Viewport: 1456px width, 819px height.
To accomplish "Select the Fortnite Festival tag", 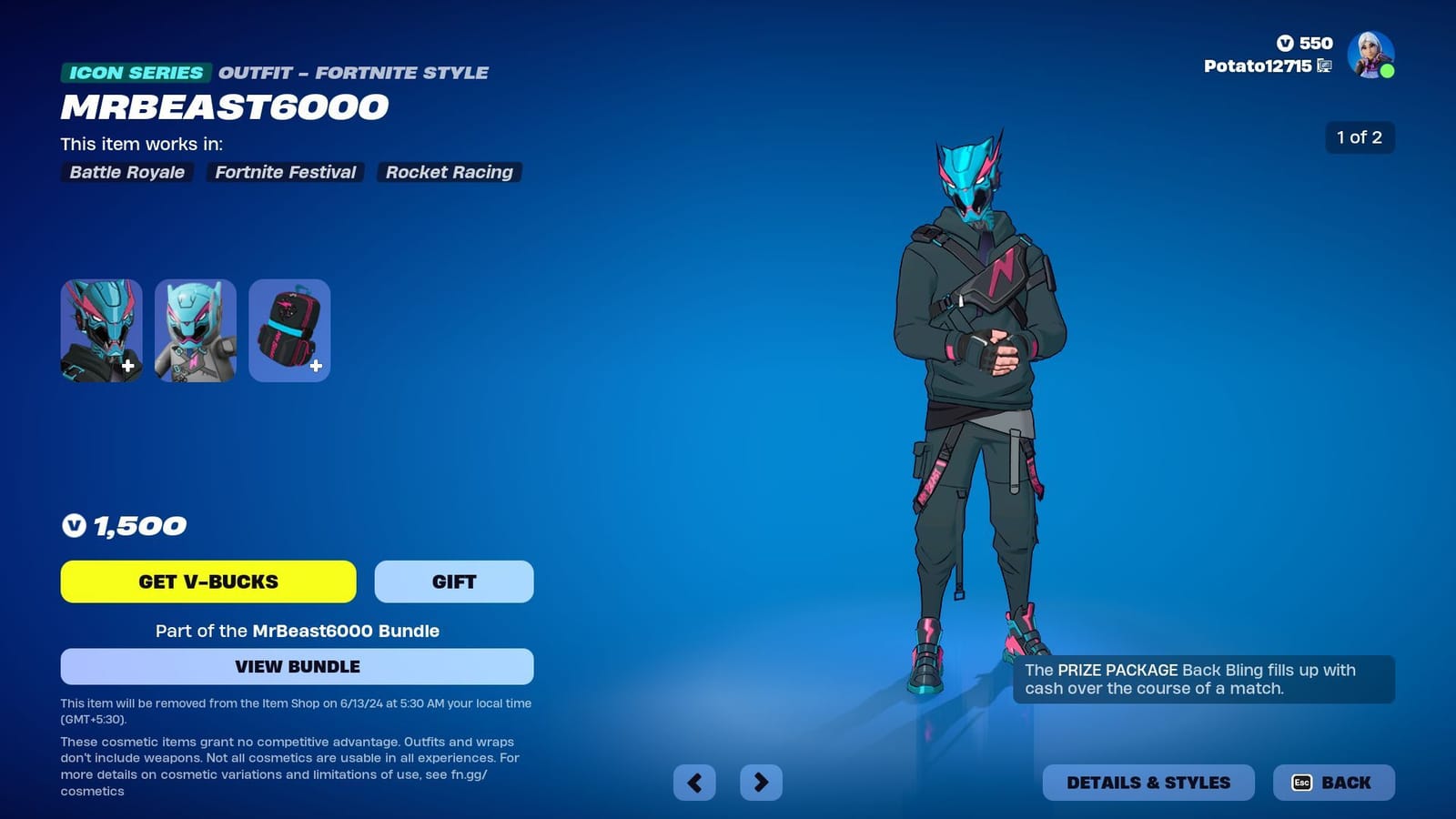I will tap(285, 172).
